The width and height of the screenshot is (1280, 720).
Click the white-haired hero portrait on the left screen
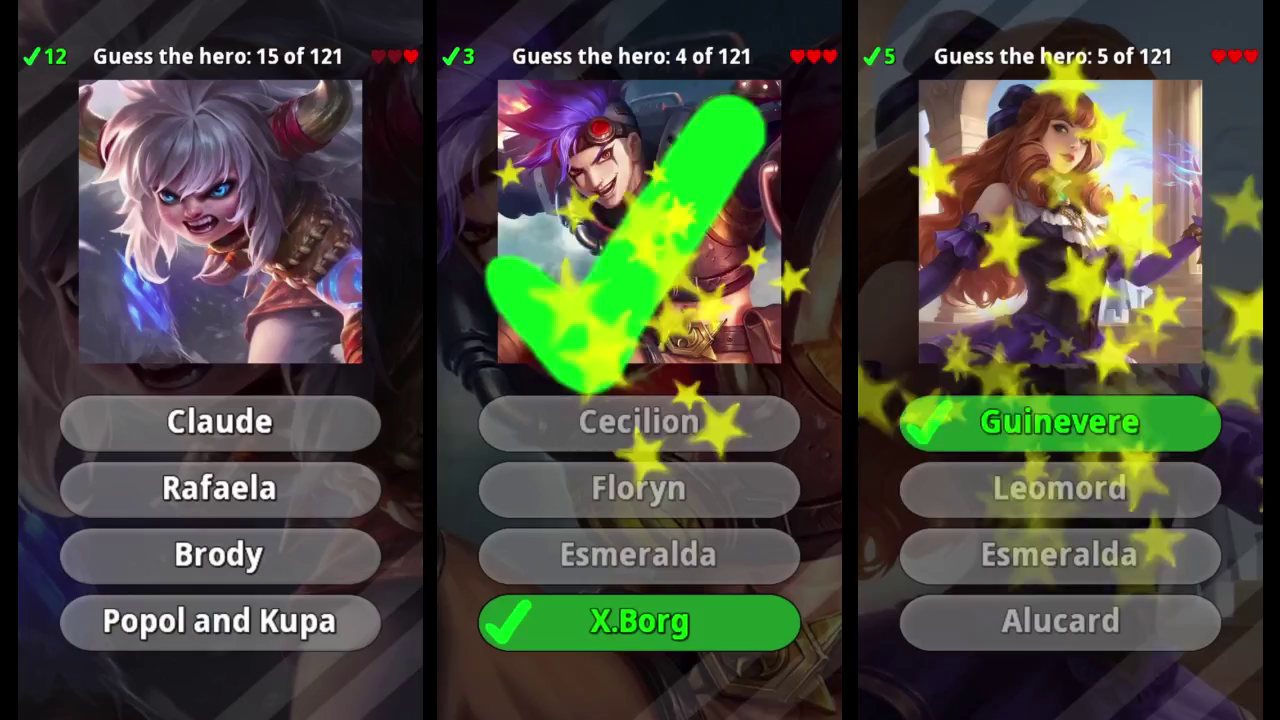220,220
